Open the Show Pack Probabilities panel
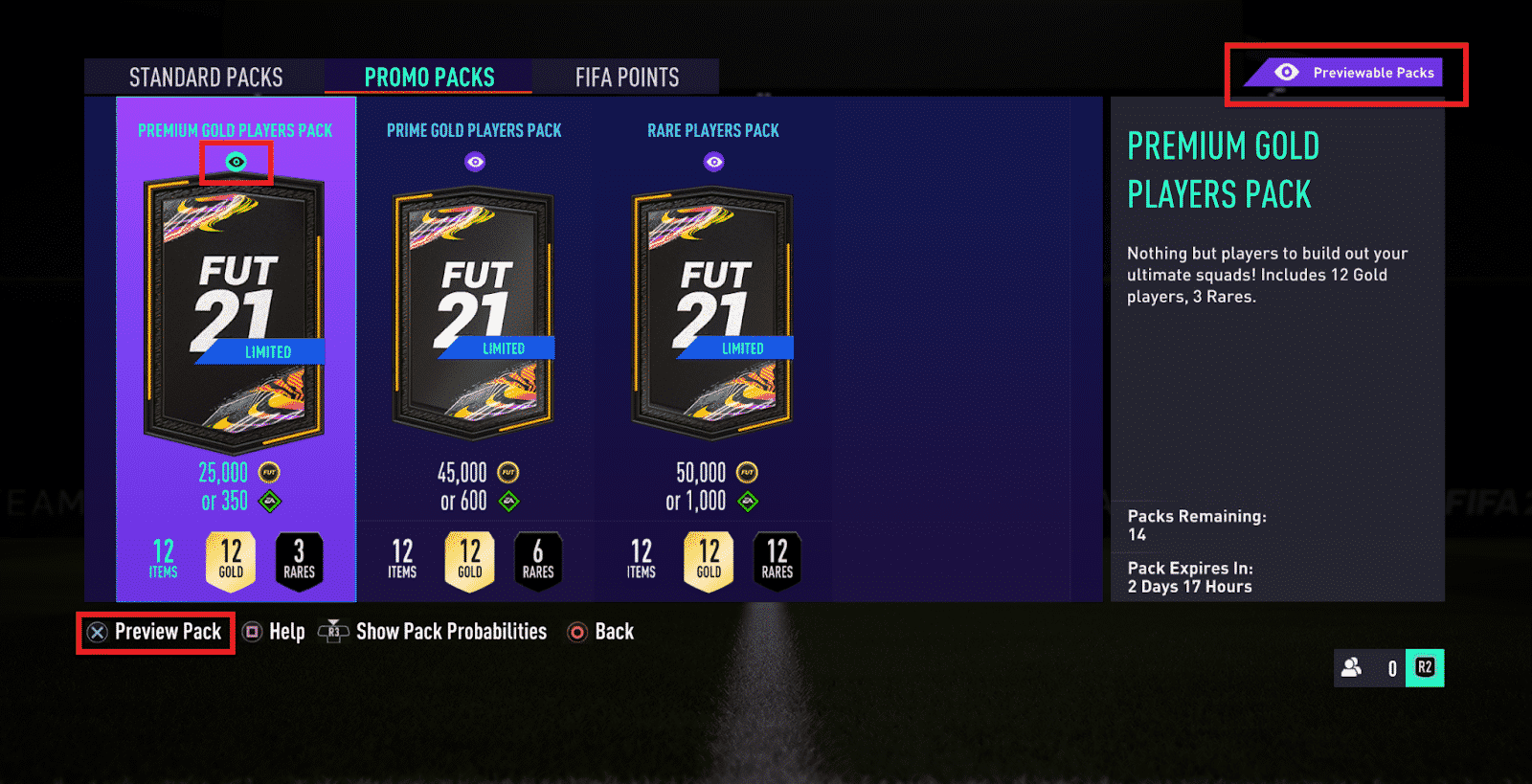The width and height of the screenshot is (1532, 784). 450,632
